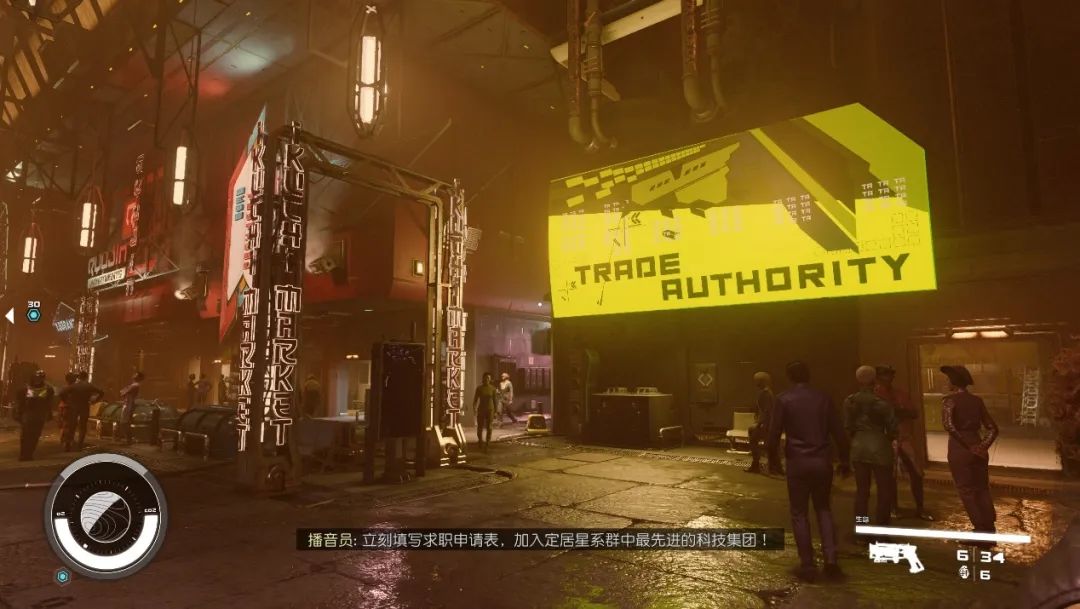Click the white off-screen direction arrow
The height and width of the screenshot is (609, 1080).
pyautogui.click(x=9, y=316)
